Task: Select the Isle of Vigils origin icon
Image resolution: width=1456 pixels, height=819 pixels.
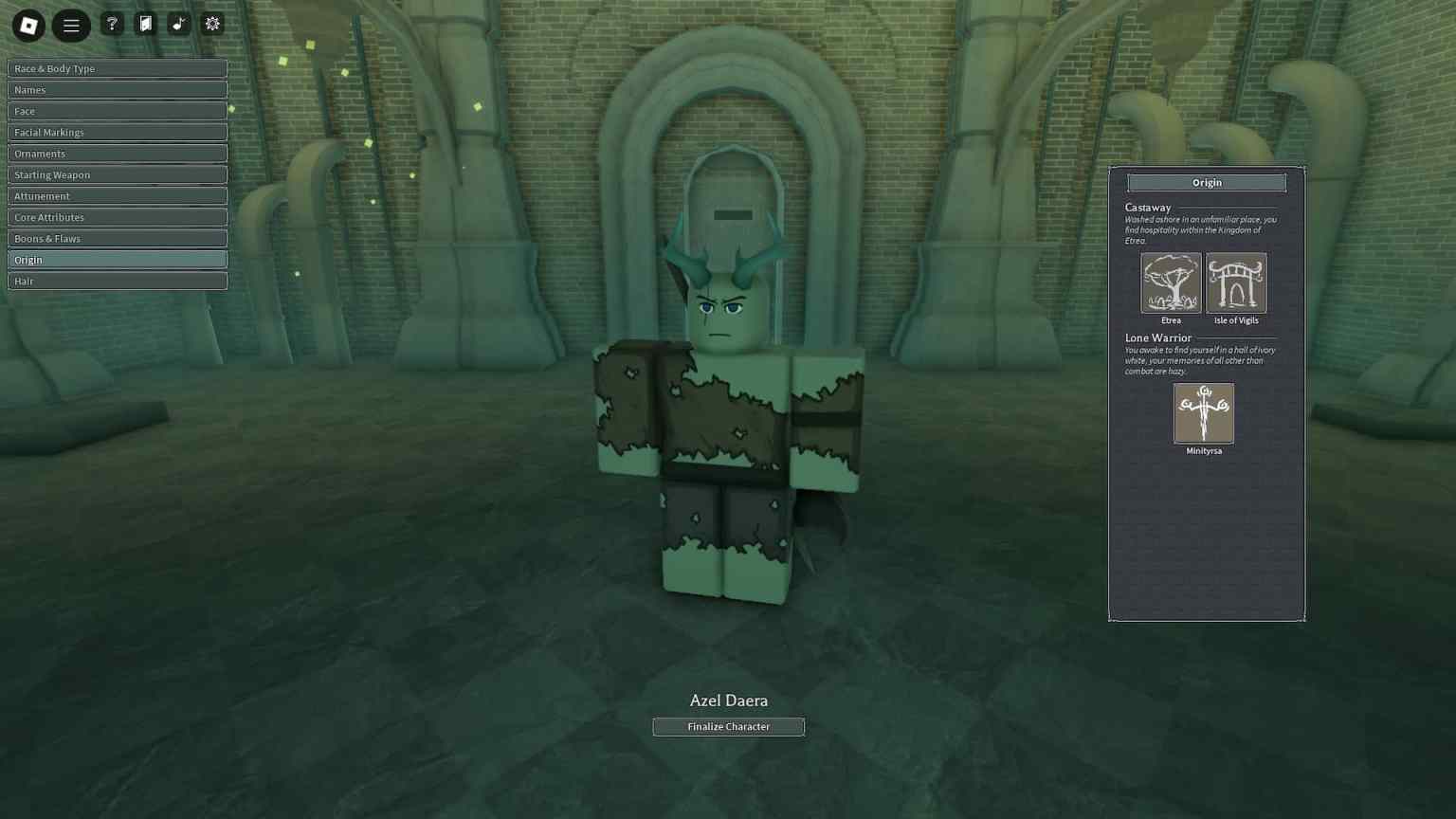Action: [x=1236, y=282]
